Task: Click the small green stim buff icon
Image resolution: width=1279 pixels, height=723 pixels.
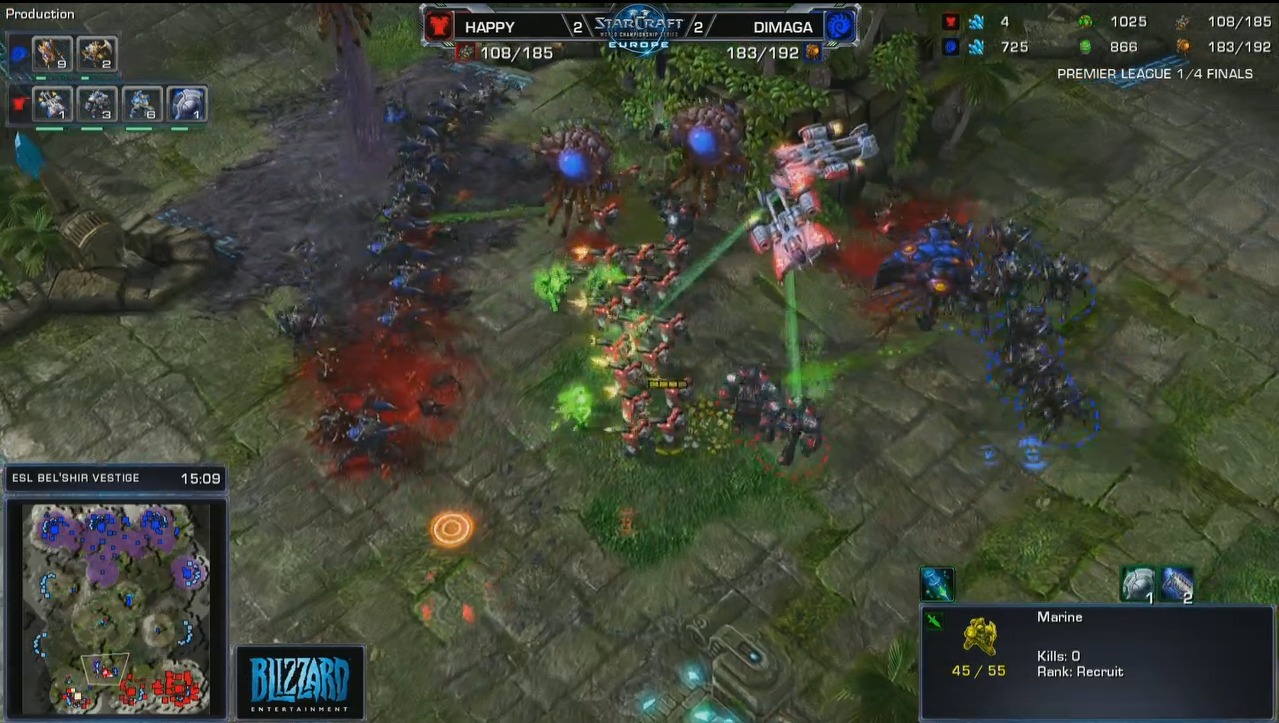Action: 934,621
